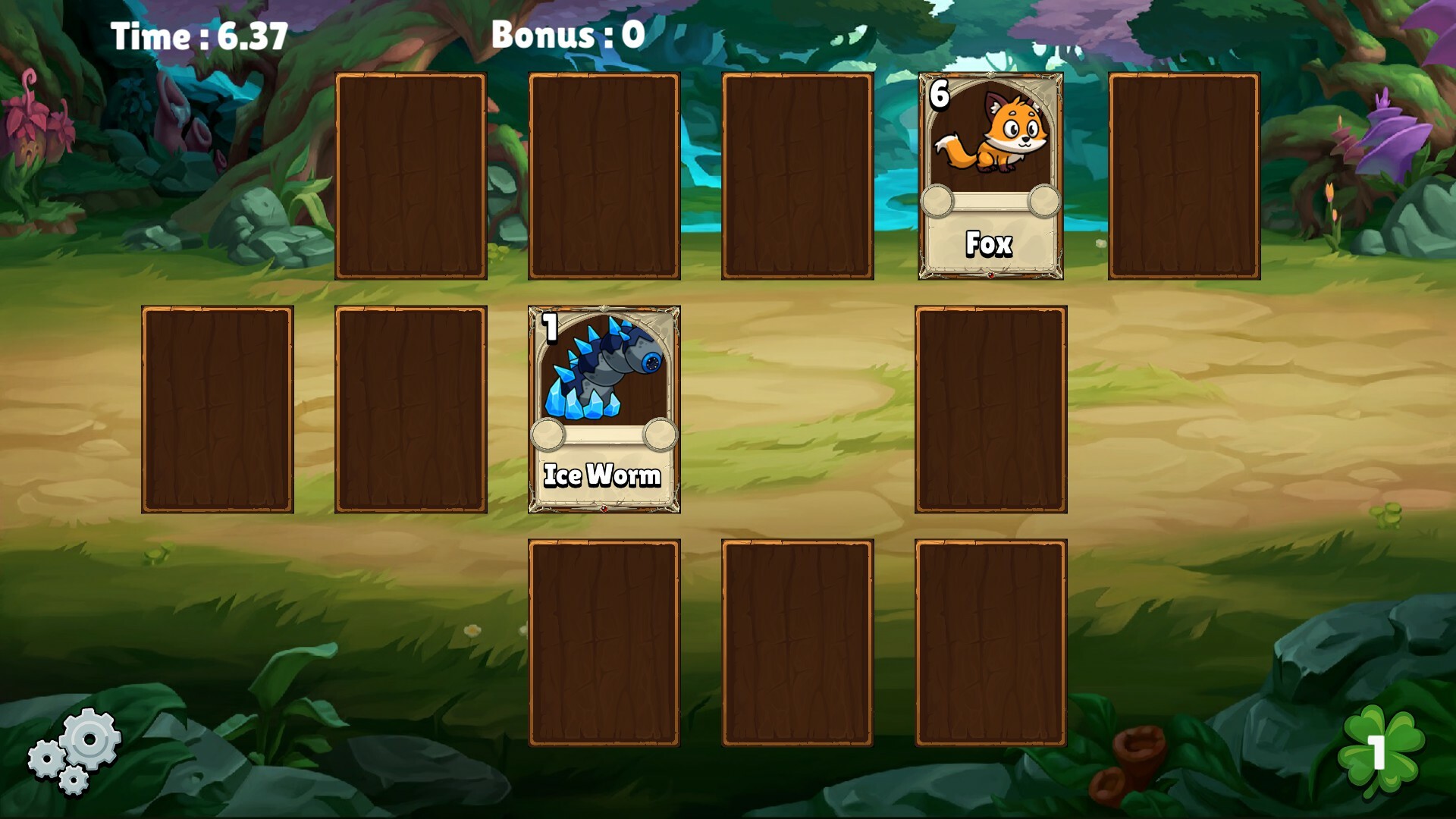Screen dimensions: 1456x819
Task: Flip the face-down card left of Ice Worm
Action: pos(410,409)
